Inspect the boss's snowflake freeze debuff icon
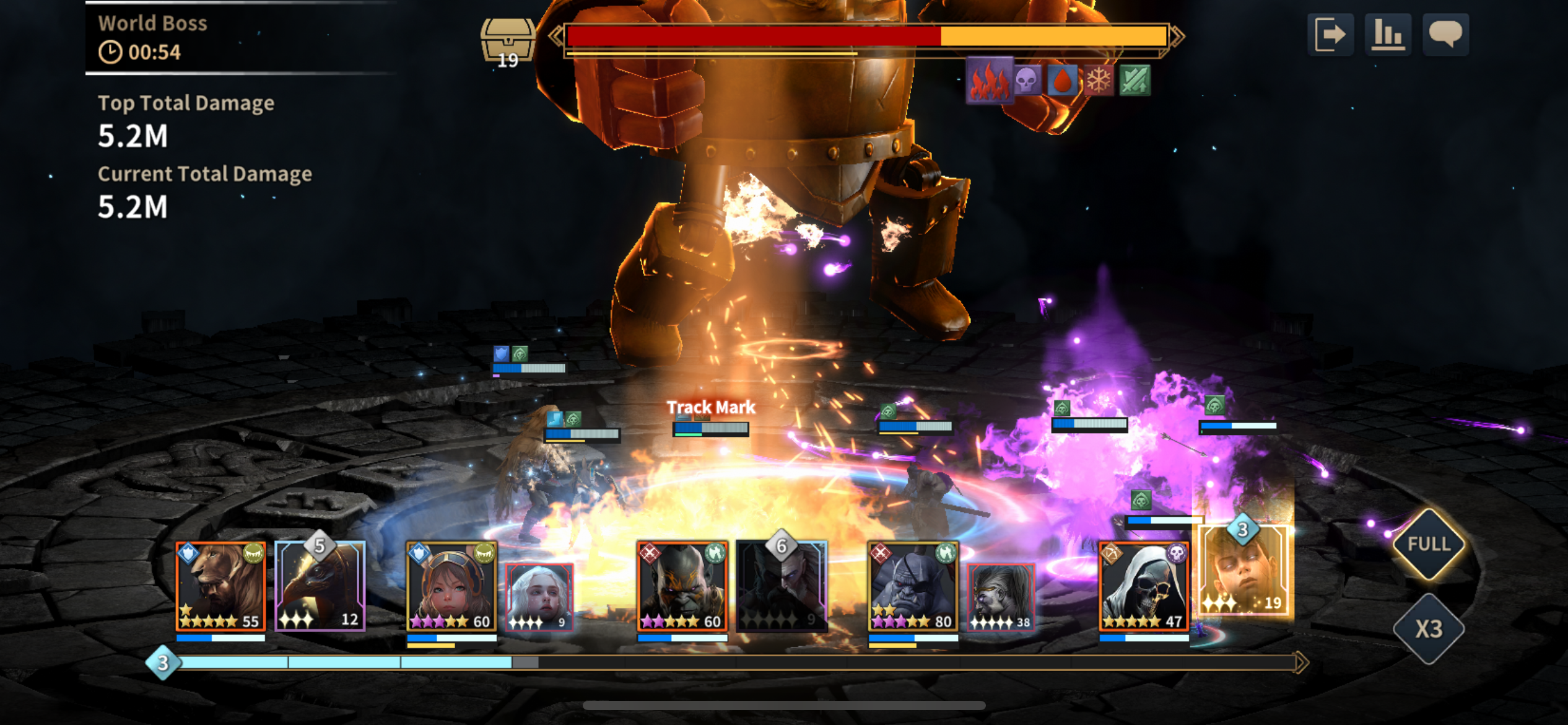The height and width of the screenshot is (725, 1568). [1099, 81]
